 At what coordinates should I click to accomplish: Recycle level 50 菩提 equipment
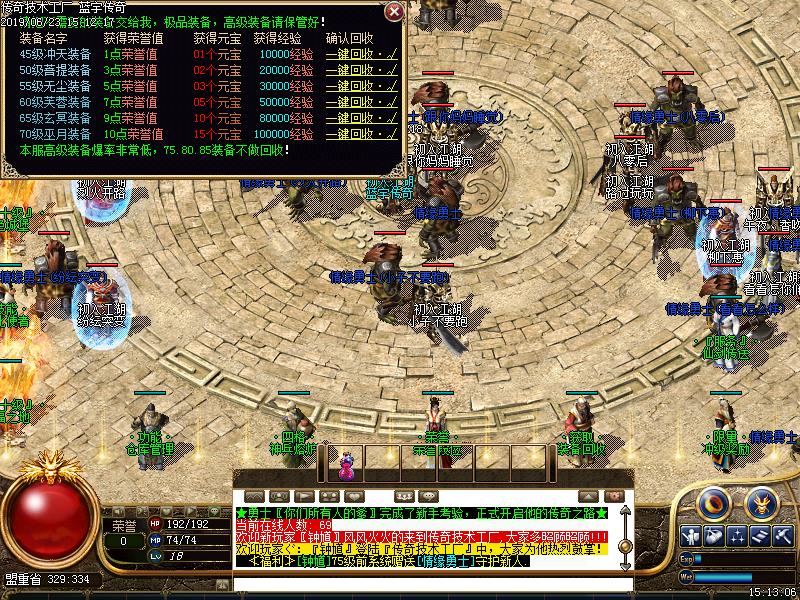[x=361, y=70]
